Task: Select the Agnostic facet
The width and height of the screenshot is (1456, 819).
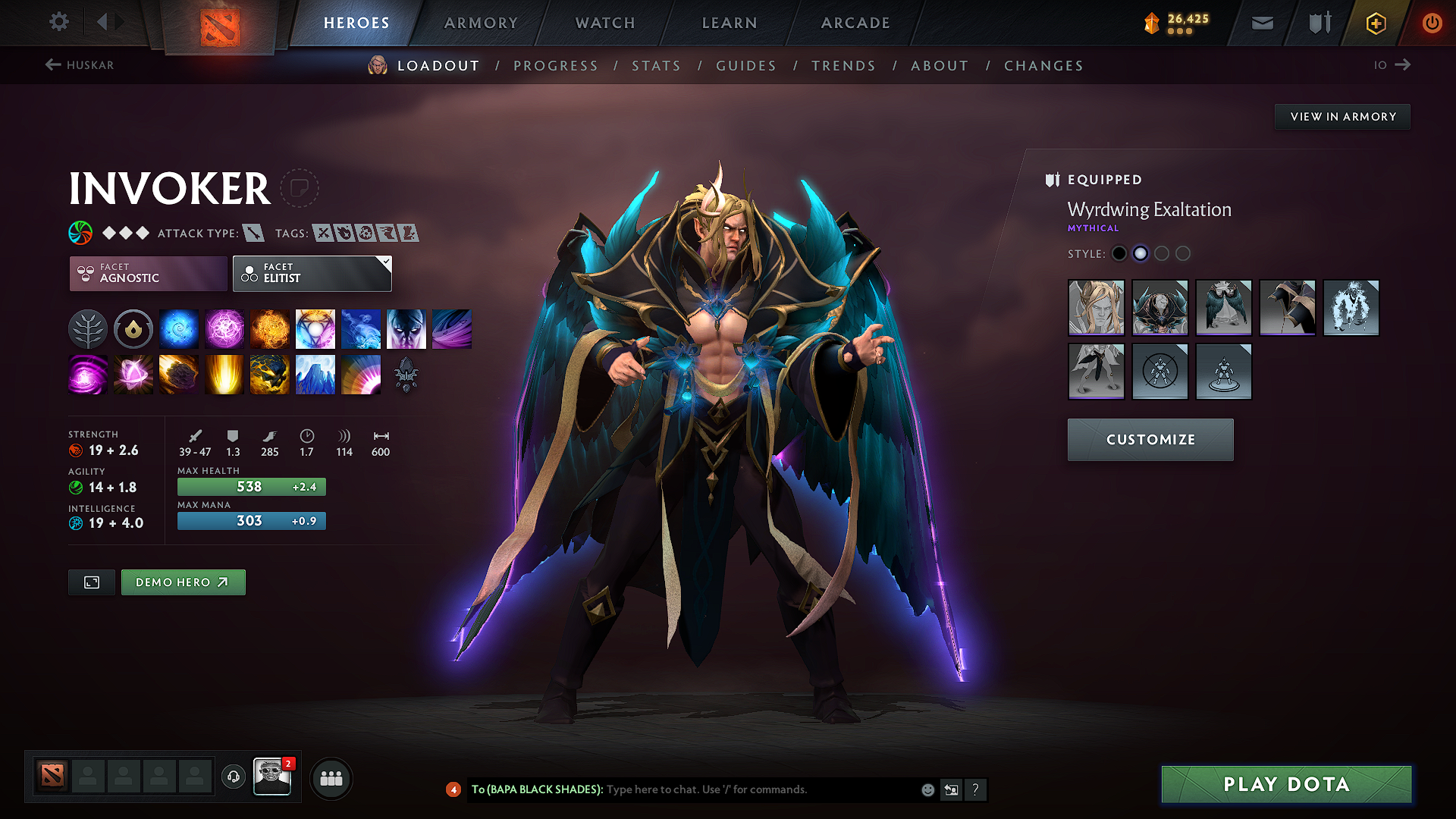Action: click(147, 274)
